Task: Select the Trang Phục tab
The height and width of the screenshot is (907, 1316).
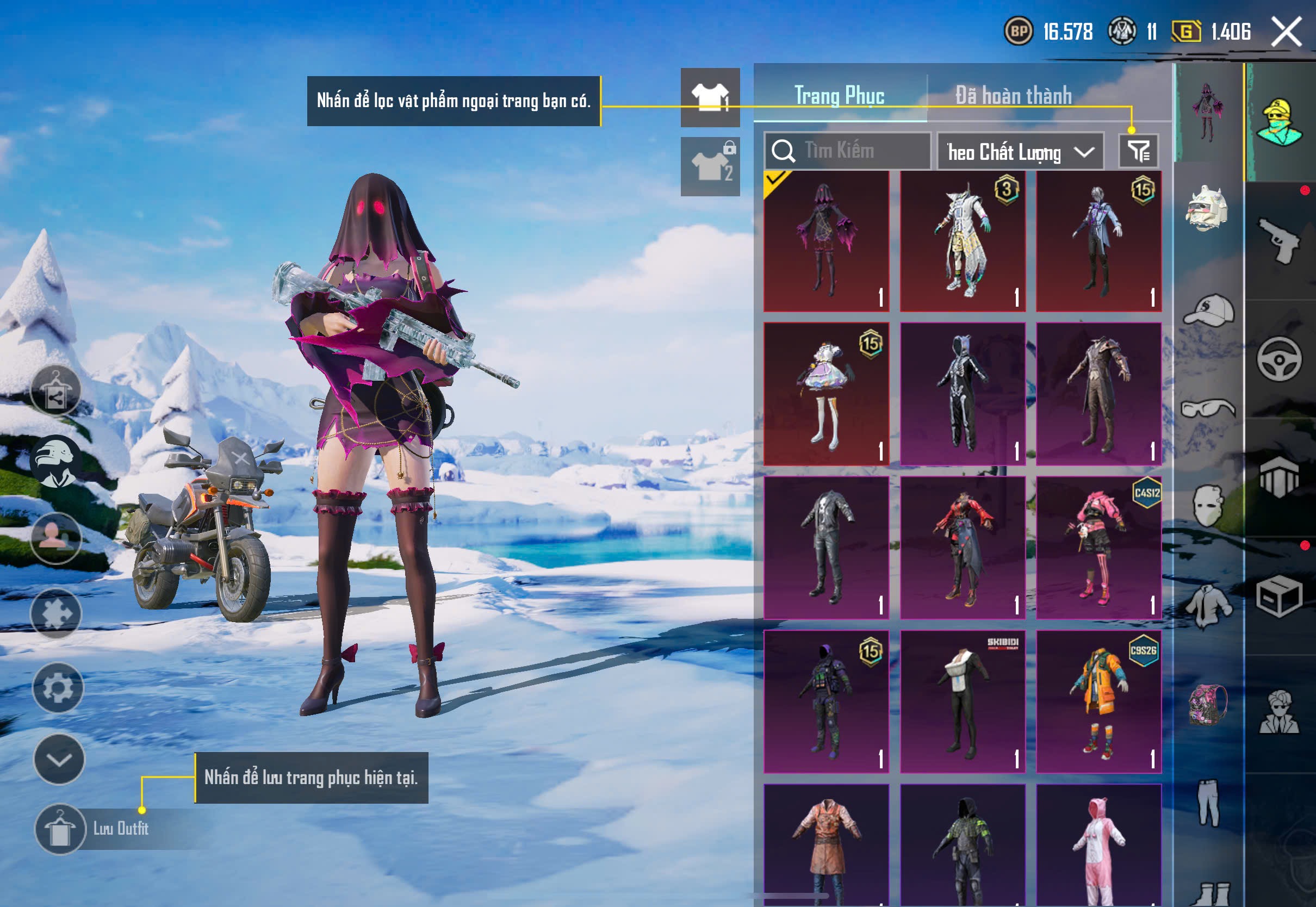Action: point(839,96)
